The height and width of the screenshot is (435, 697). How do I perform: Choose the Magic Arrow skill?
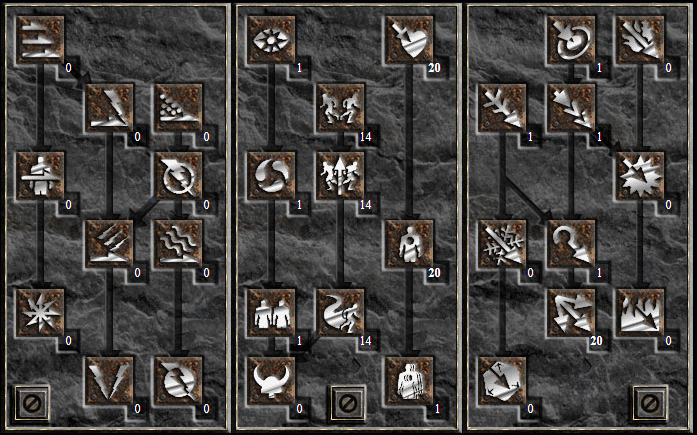pyautogui.click(x=572, y=40)
